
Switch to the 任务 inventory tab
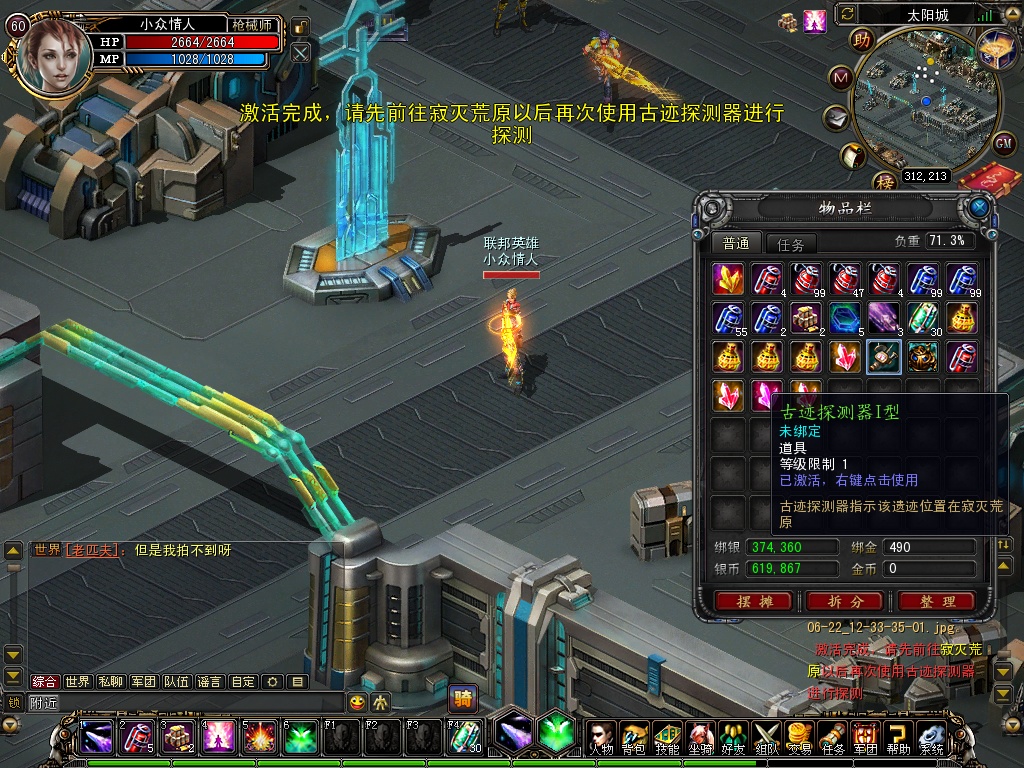790,244
